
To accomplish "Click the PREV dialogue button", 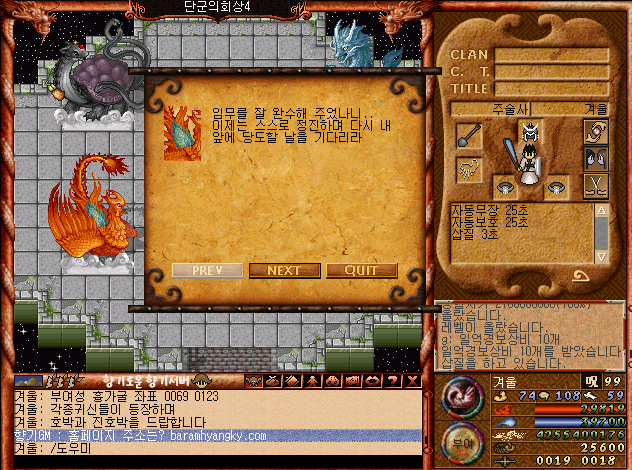I will pyautogui.click(x=207, y=270).
